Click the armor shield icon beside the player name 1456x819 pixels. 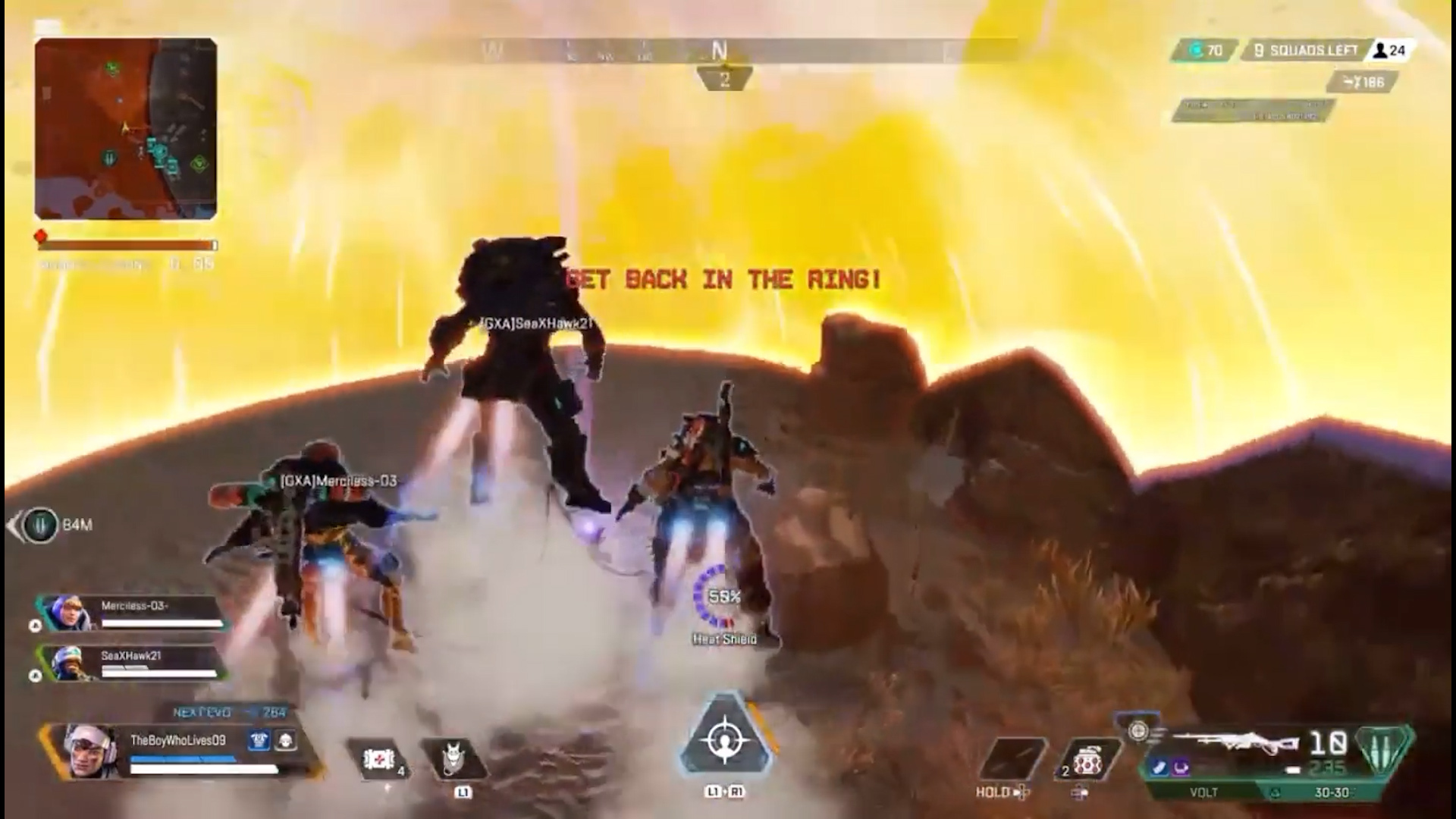pos(259,740)
